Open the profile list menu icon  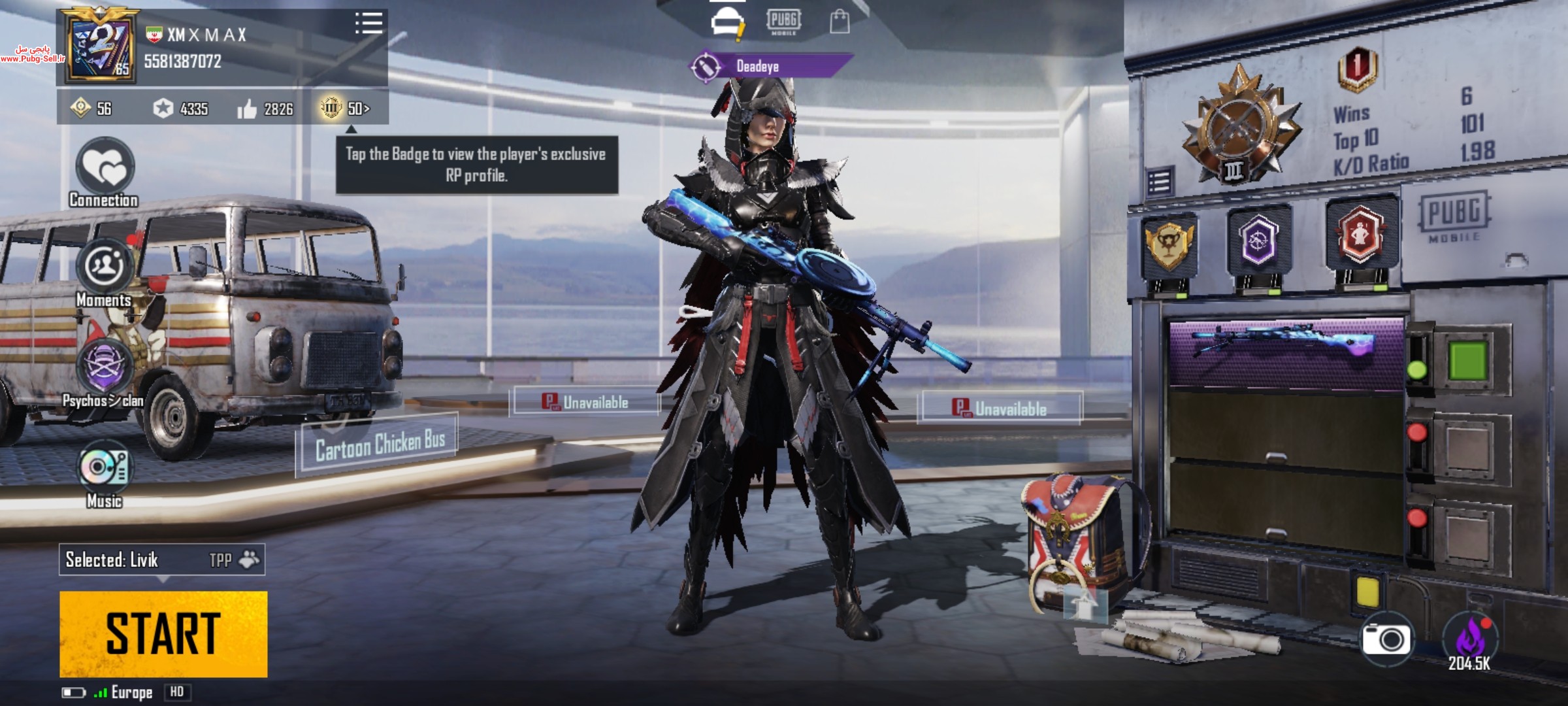(x=368, y=24)
